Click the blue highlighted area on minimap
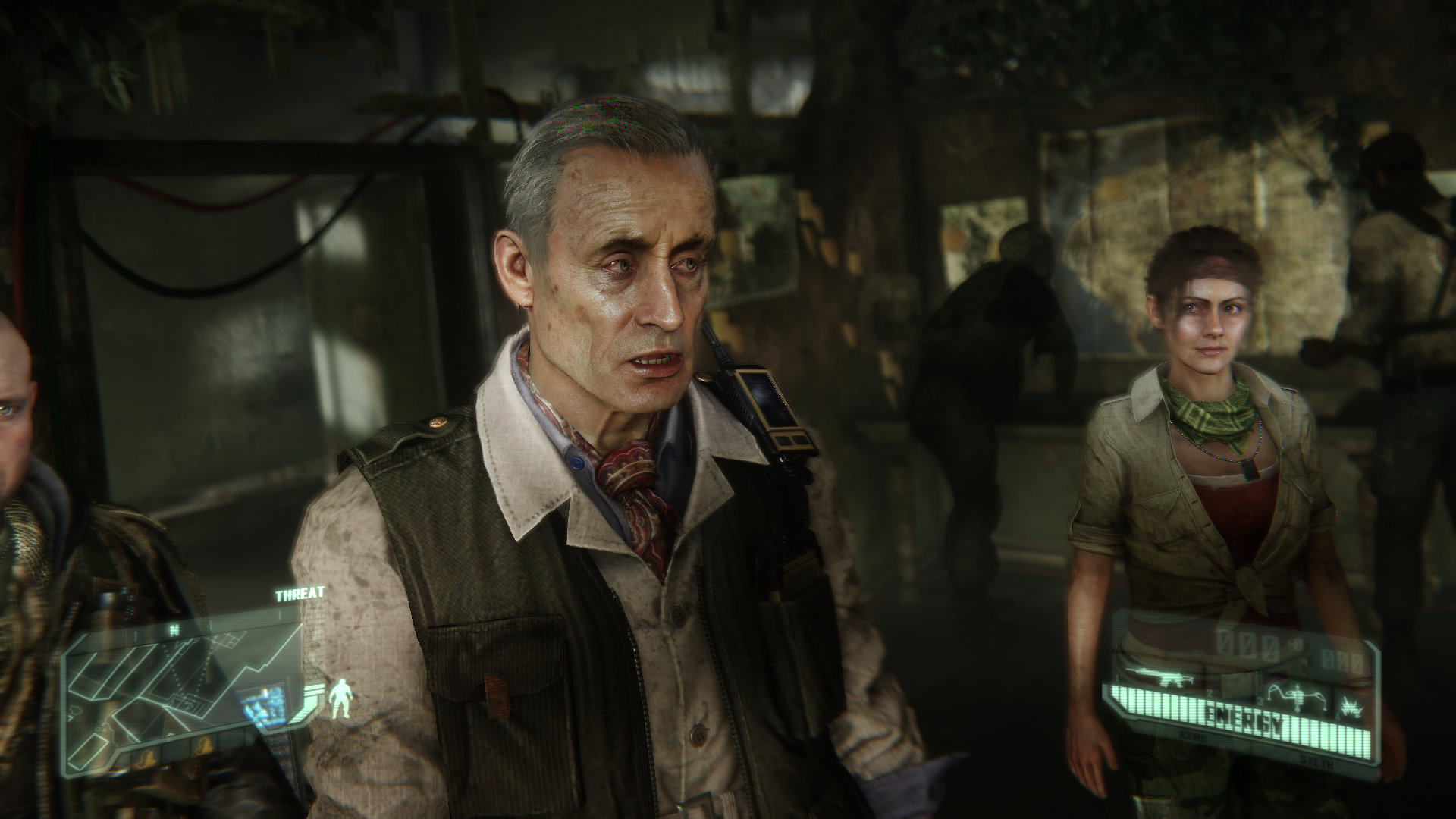Image resolution: width=1456 pixels, height=819 pixels. pos(262,705)
